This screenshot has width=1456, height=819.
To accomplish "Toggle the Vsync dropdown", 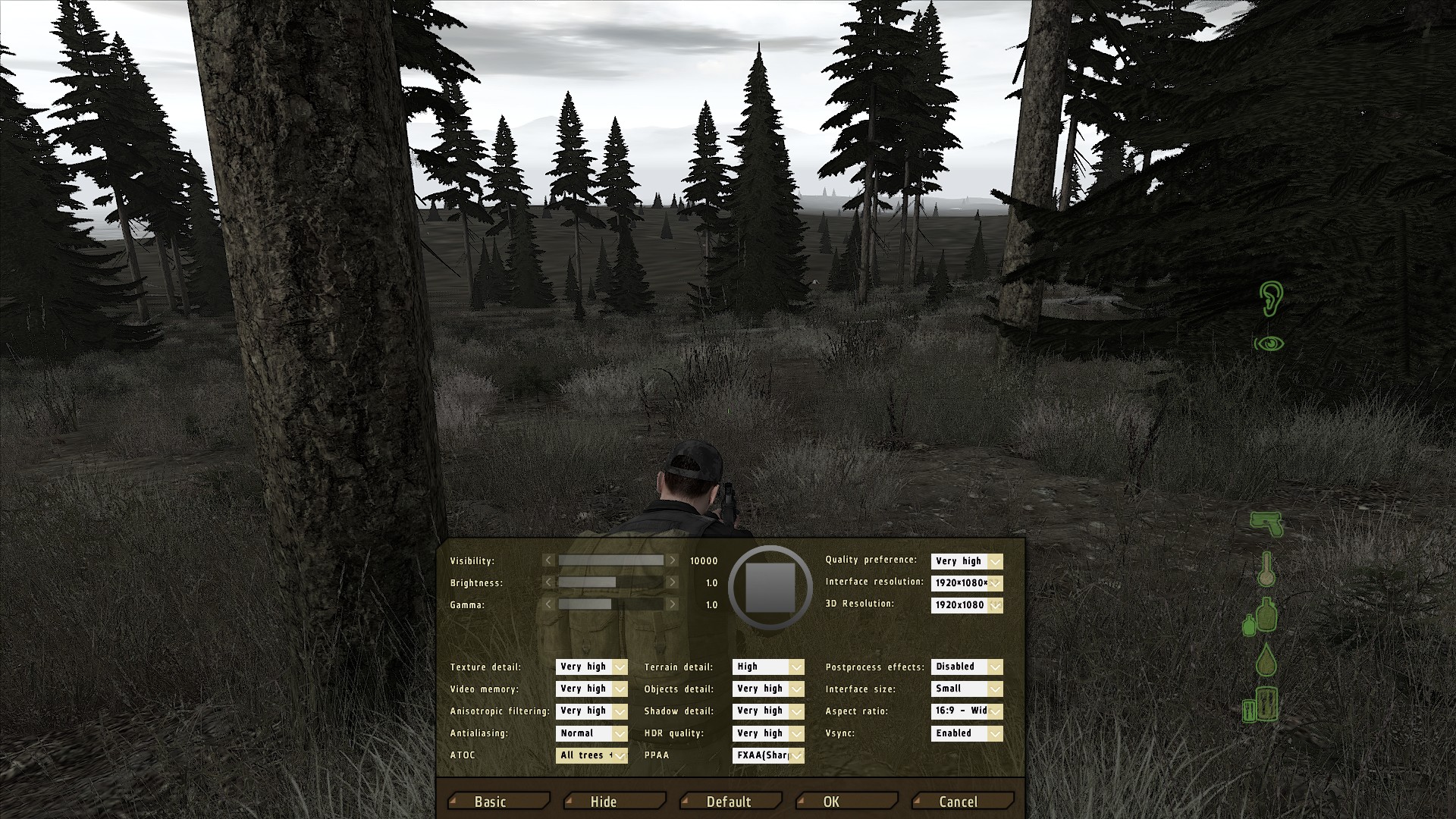I will click(967, 733).
